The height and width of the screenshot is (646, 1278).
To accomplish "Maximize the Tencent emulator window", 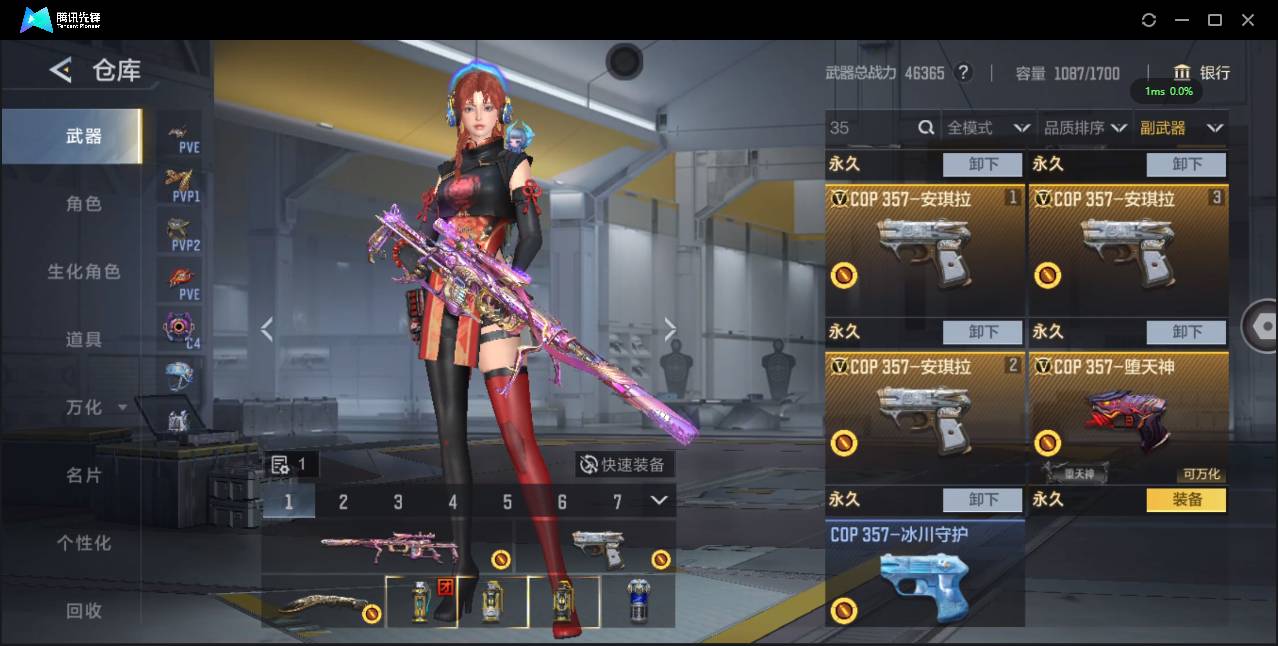I will click(x=1215, y=20).
